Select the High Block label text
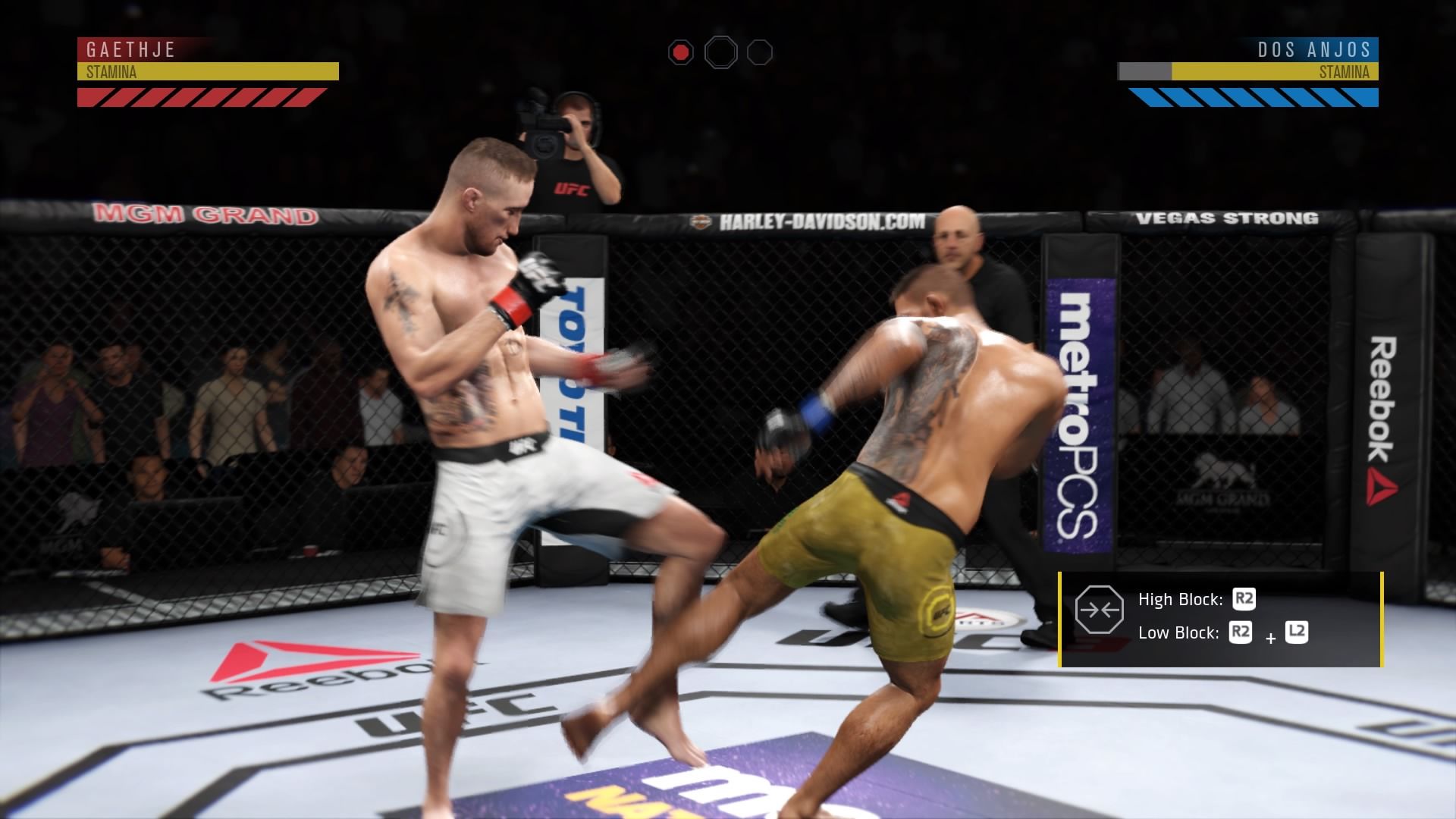The width and height of the screenshot is (1456, 819). tap(1180, 598)
